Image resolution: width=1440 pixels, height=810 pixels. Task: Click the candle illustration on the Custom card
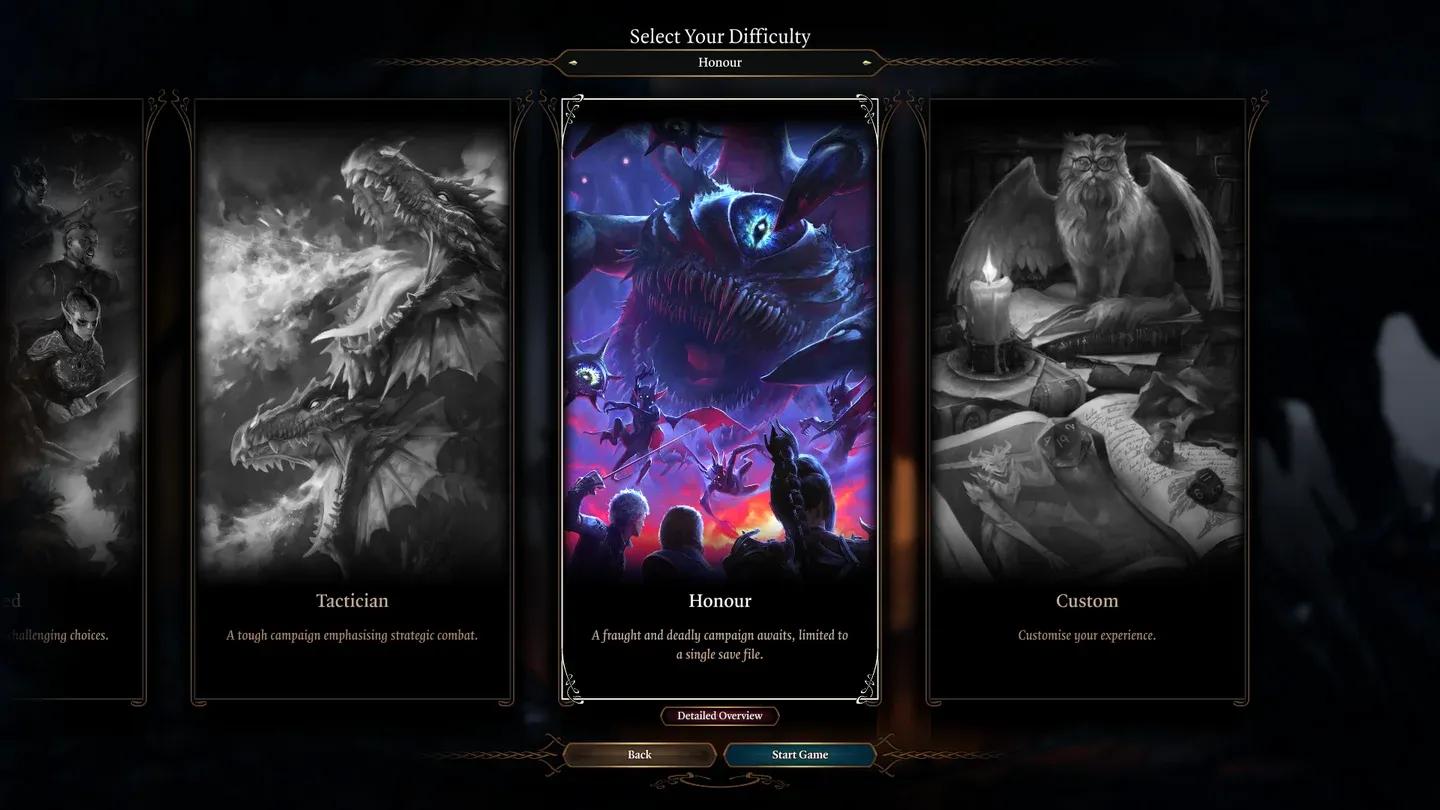(x=985, y=310)
